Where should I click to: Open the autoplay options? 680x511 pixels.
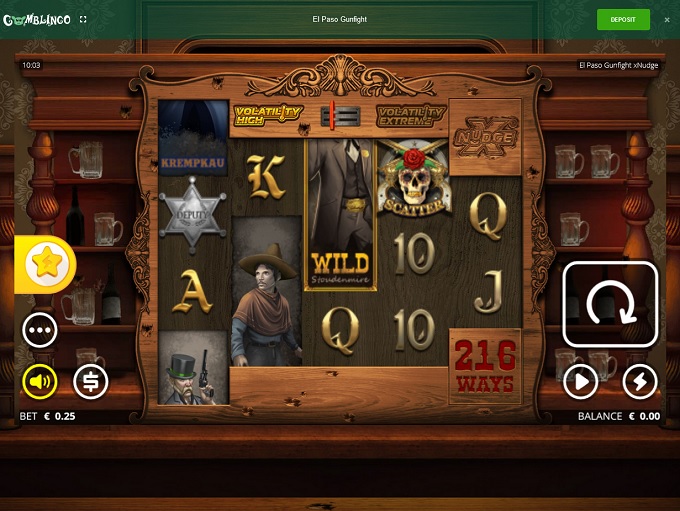[x=580, y=380]
